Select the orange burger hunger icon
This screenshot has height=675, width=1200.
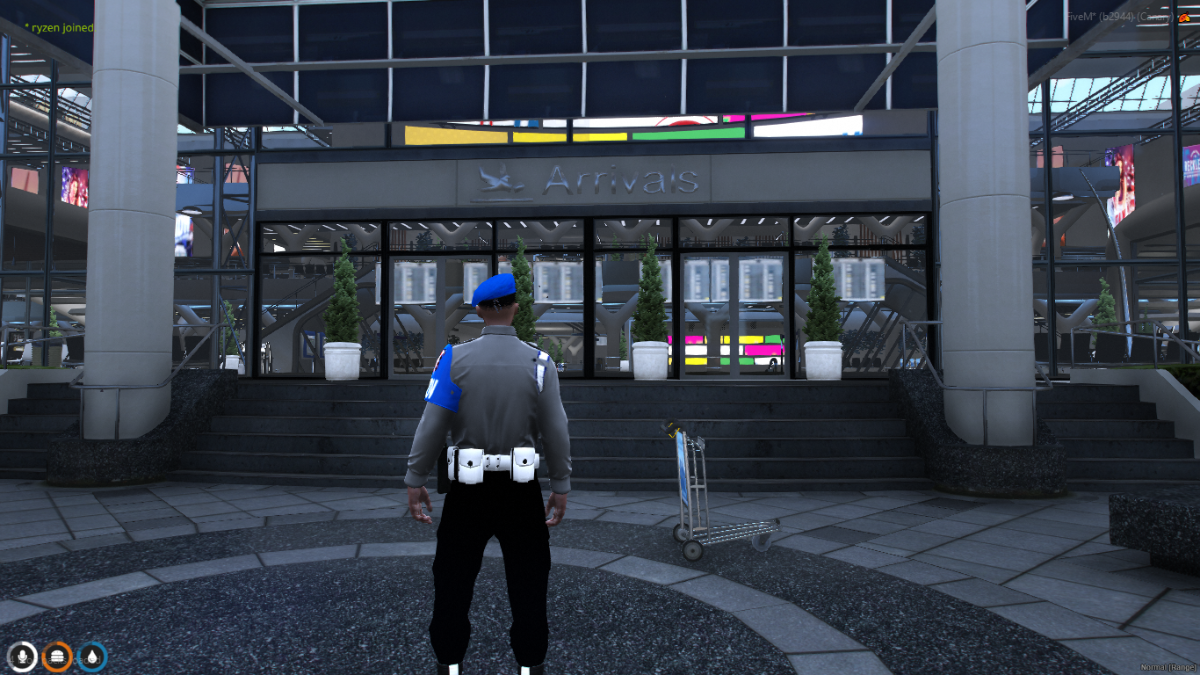click(57, 656)
